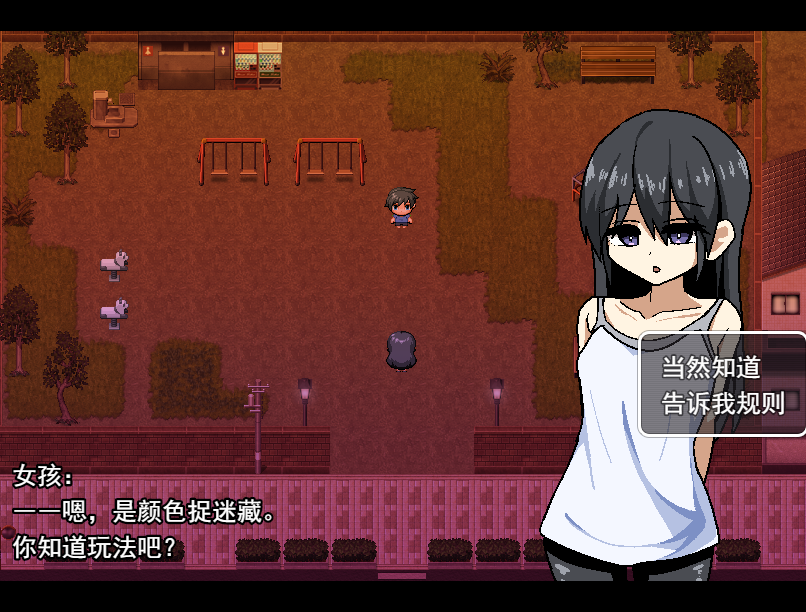Select the 告诉我规则 dialogue option
The width and height of the screenshot is (806, 612).
point(723,403)
